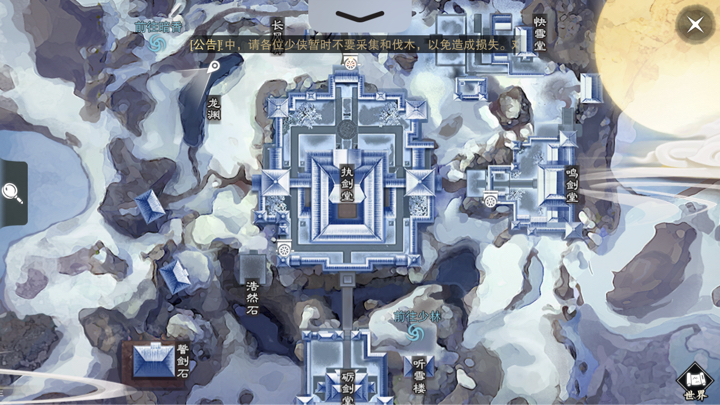Select the 前往少林 teleport swirl

pyautogui.click(x=415, y=332)
